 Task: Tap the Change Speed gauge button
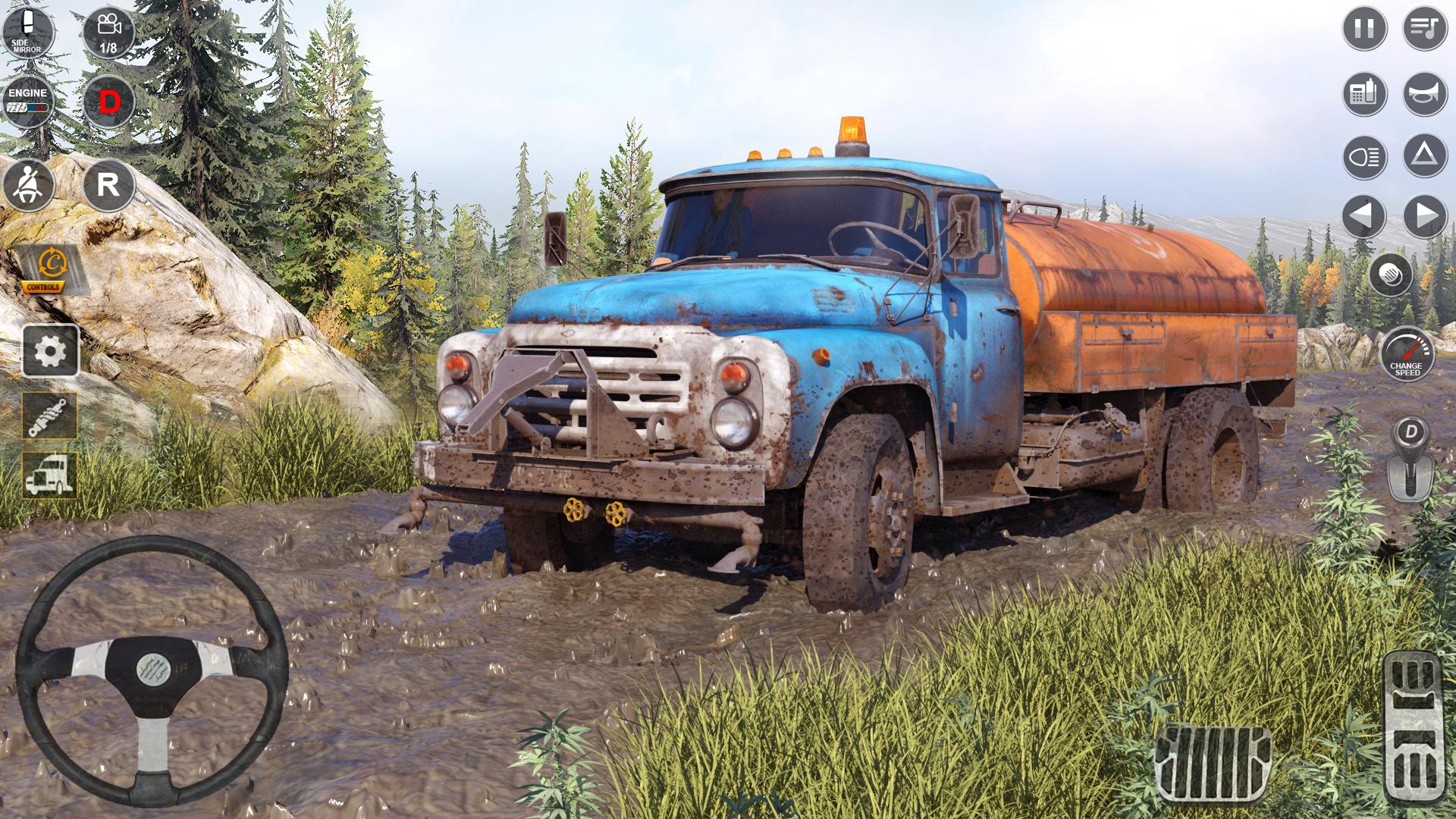1407,354
